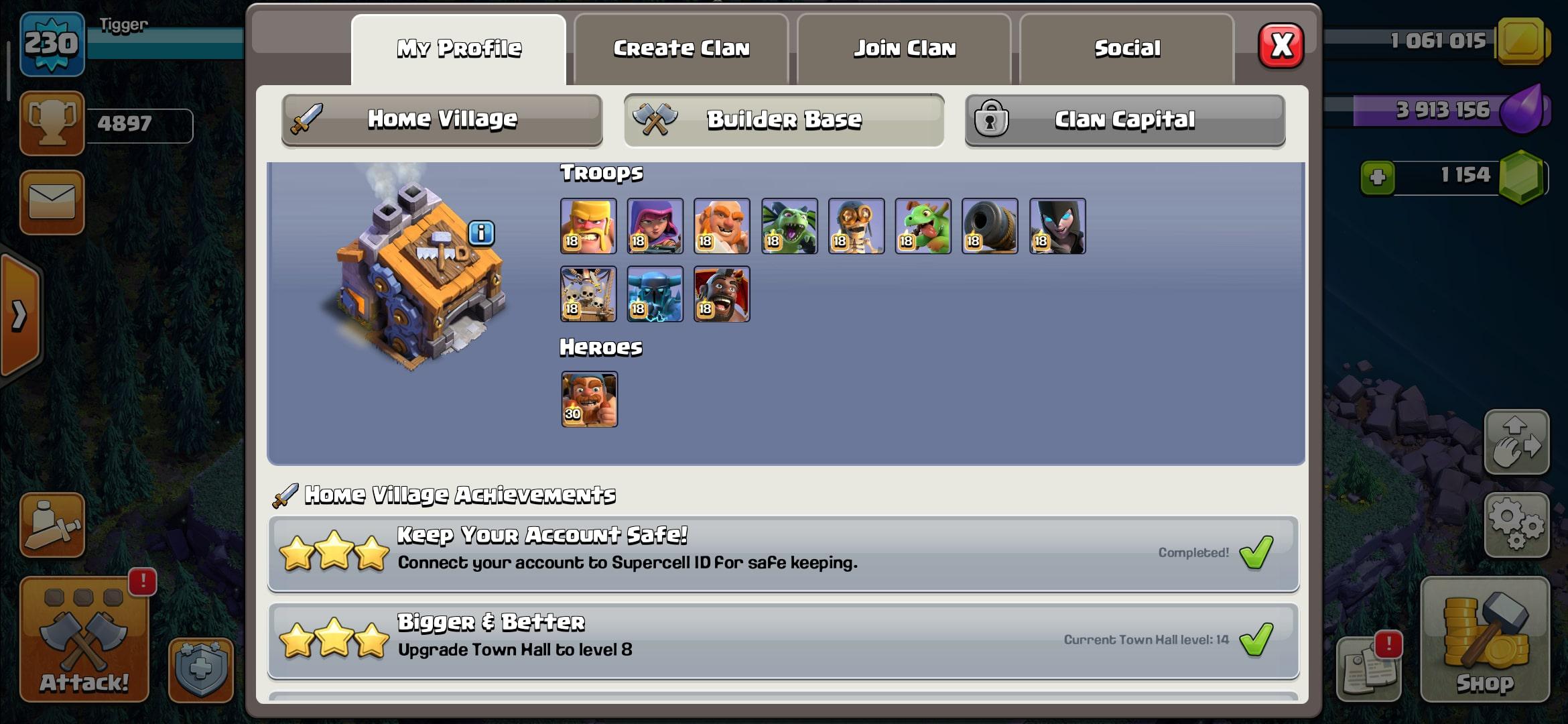
Task: Select the Raged Barbarian troop icon
Action: (588, 227)
